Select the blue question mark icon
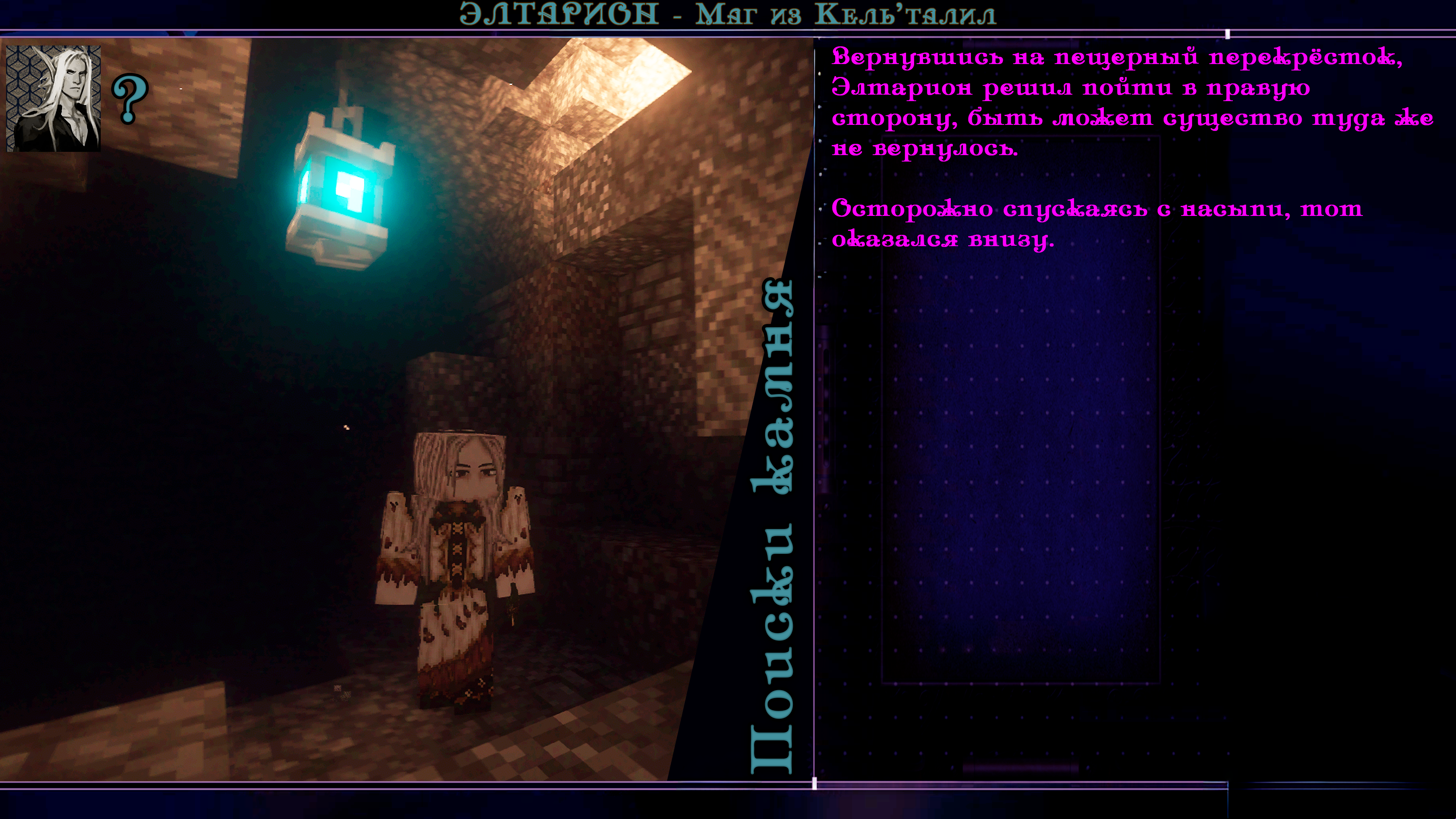Image resolution: width=1456 pixels, height=819 pixels. point(130,98)
